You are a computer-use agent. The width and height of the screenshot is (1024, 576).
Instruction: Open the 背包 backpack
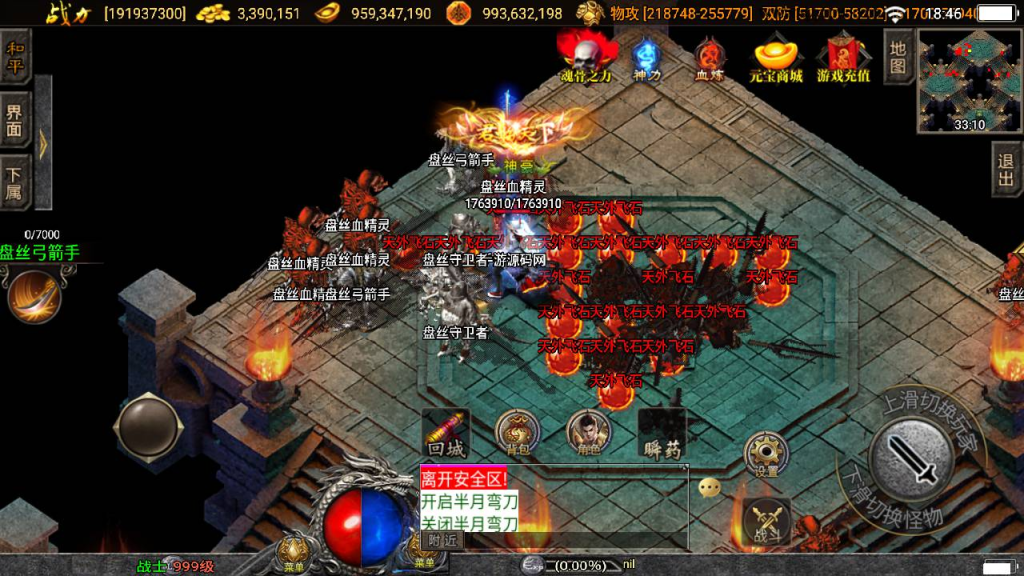pos(517,433)
